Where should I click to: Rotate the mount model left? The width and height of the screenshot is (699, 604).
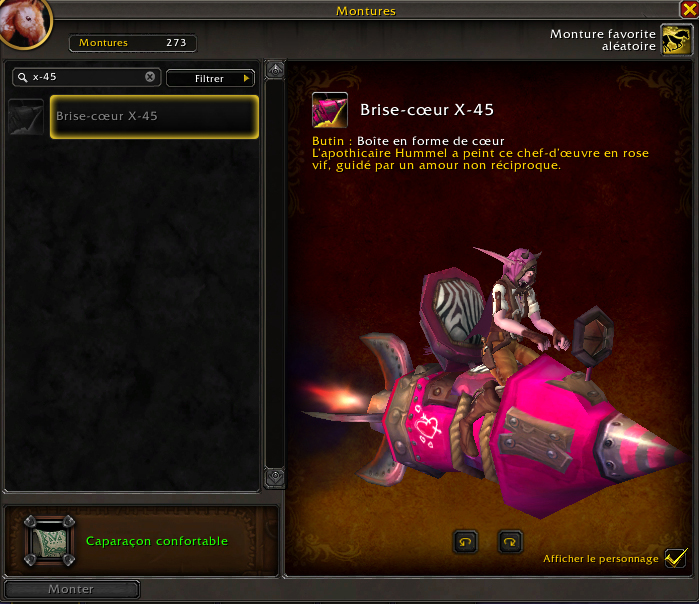[465, 541]
